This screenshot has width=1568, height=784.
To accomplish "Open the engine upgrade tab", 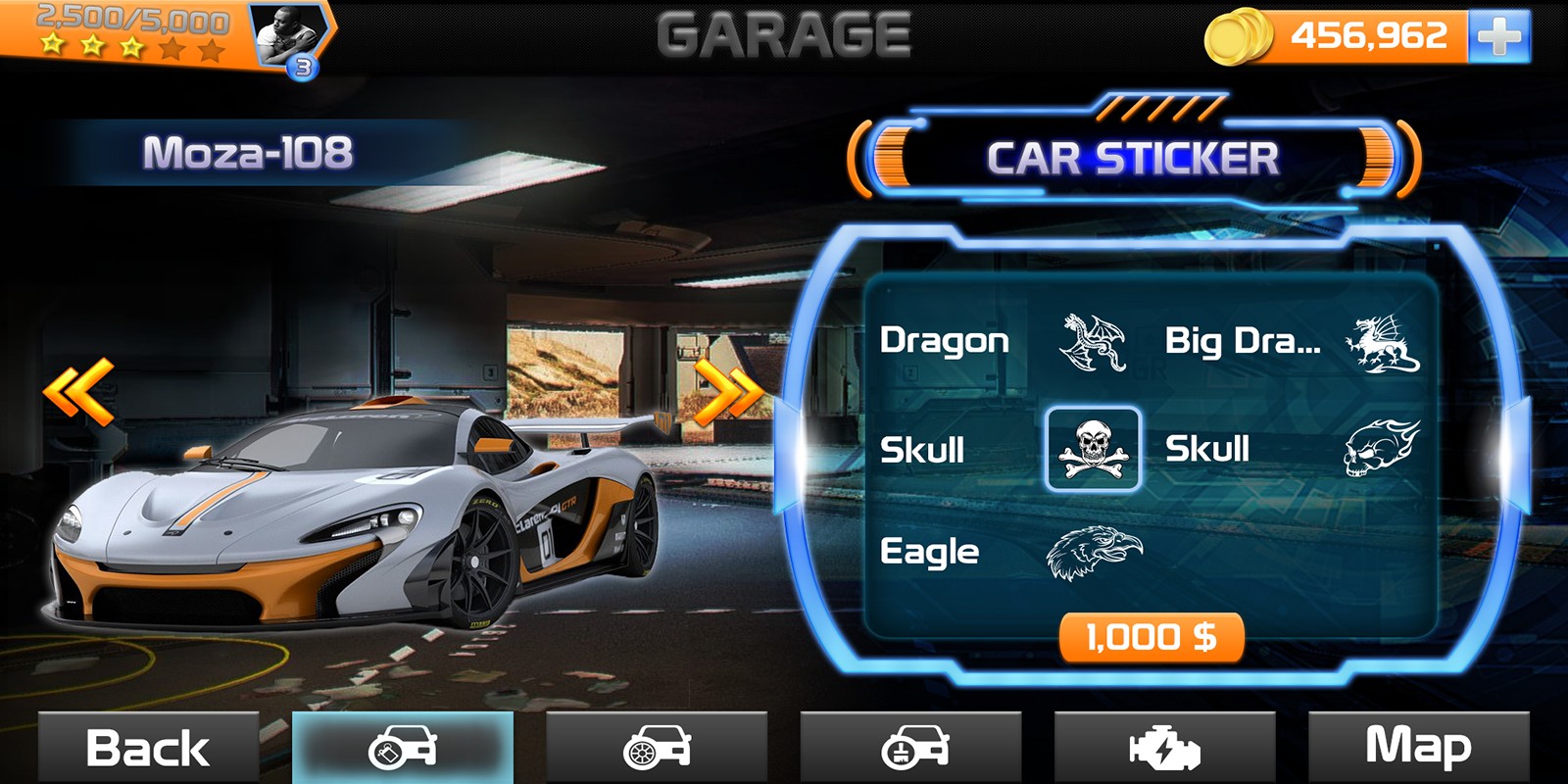I will click(x=1164, y=748).
